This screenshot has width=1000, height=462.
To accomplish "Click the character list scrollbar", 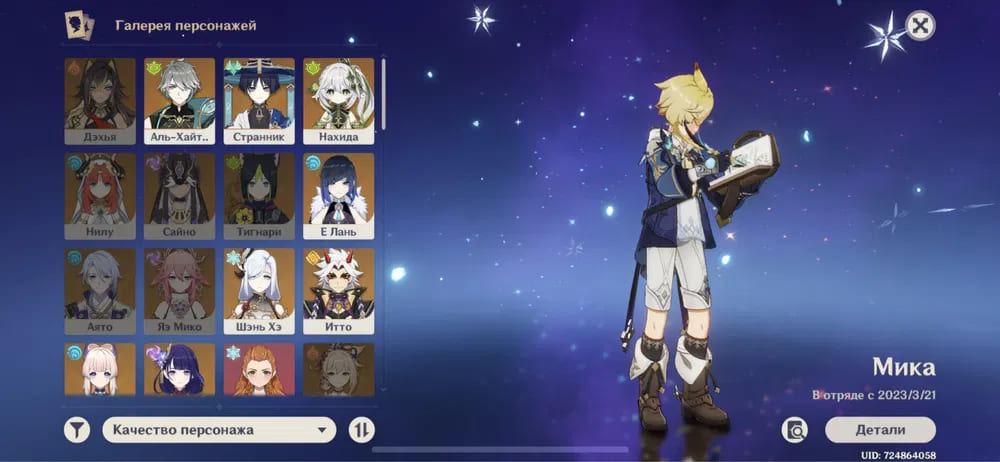I will [x=383, y=95].
